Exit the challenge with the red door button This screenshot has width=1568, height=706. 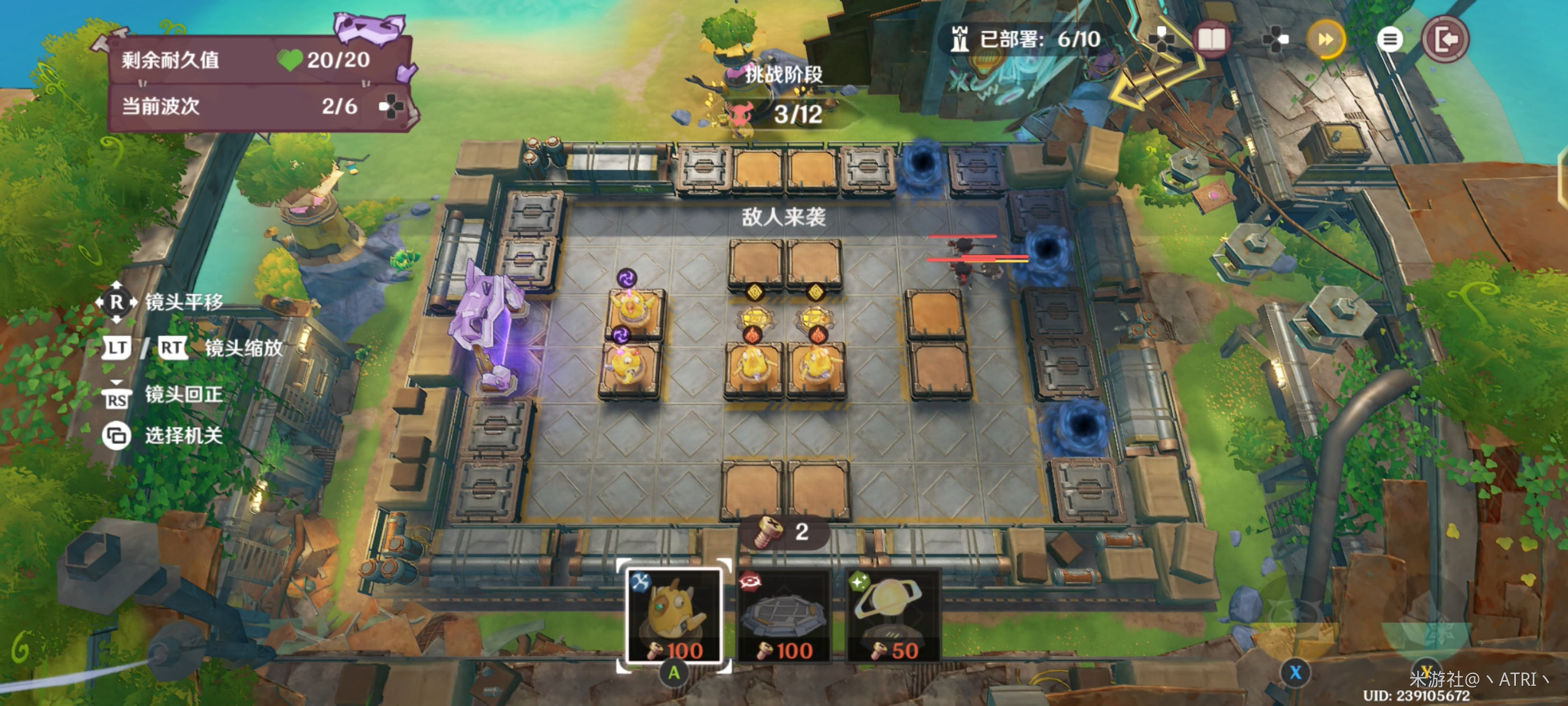pos(1444,40)
